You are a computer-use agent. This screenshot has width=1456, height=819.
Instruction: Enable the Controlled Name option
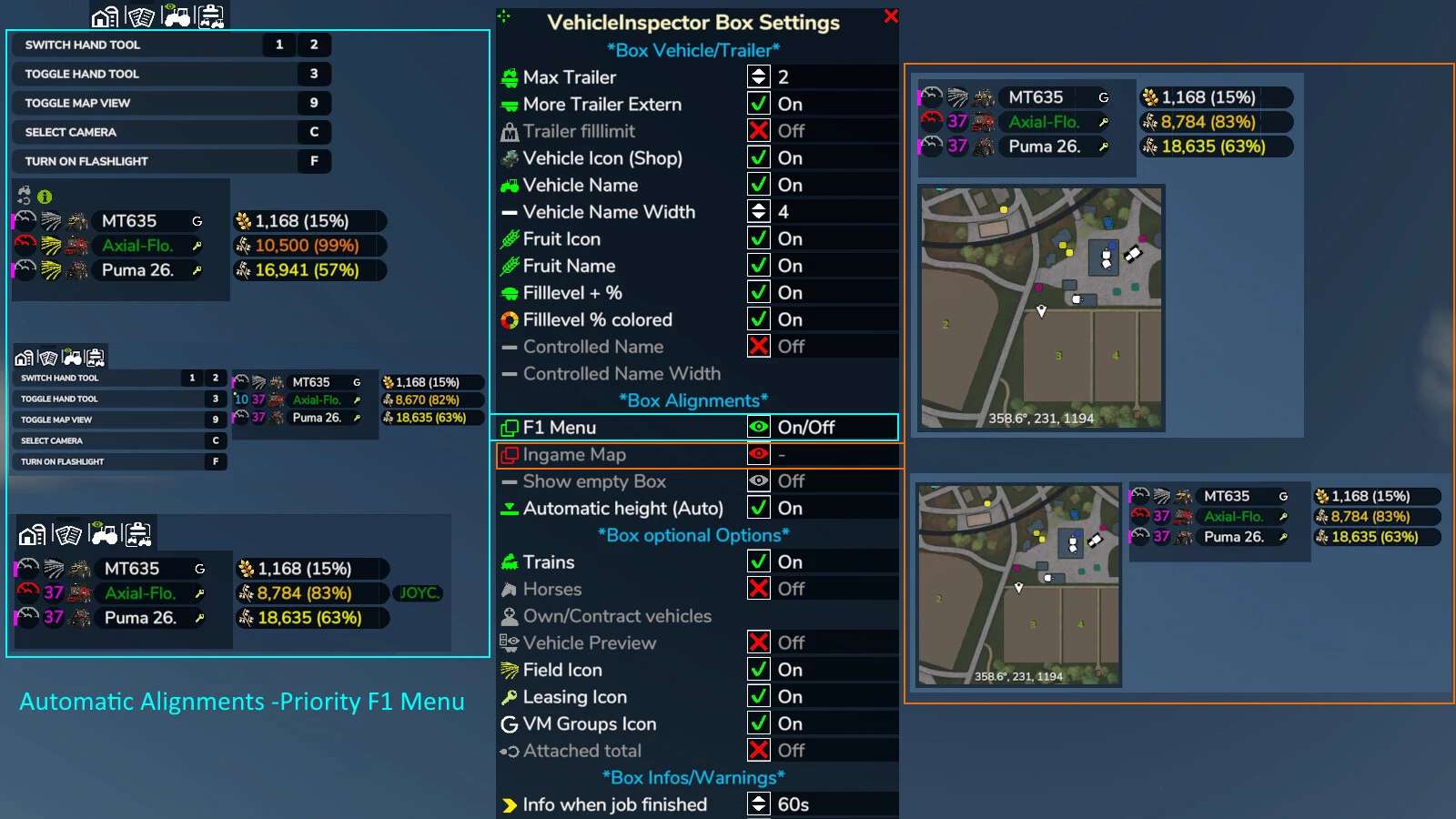(759, 347)
